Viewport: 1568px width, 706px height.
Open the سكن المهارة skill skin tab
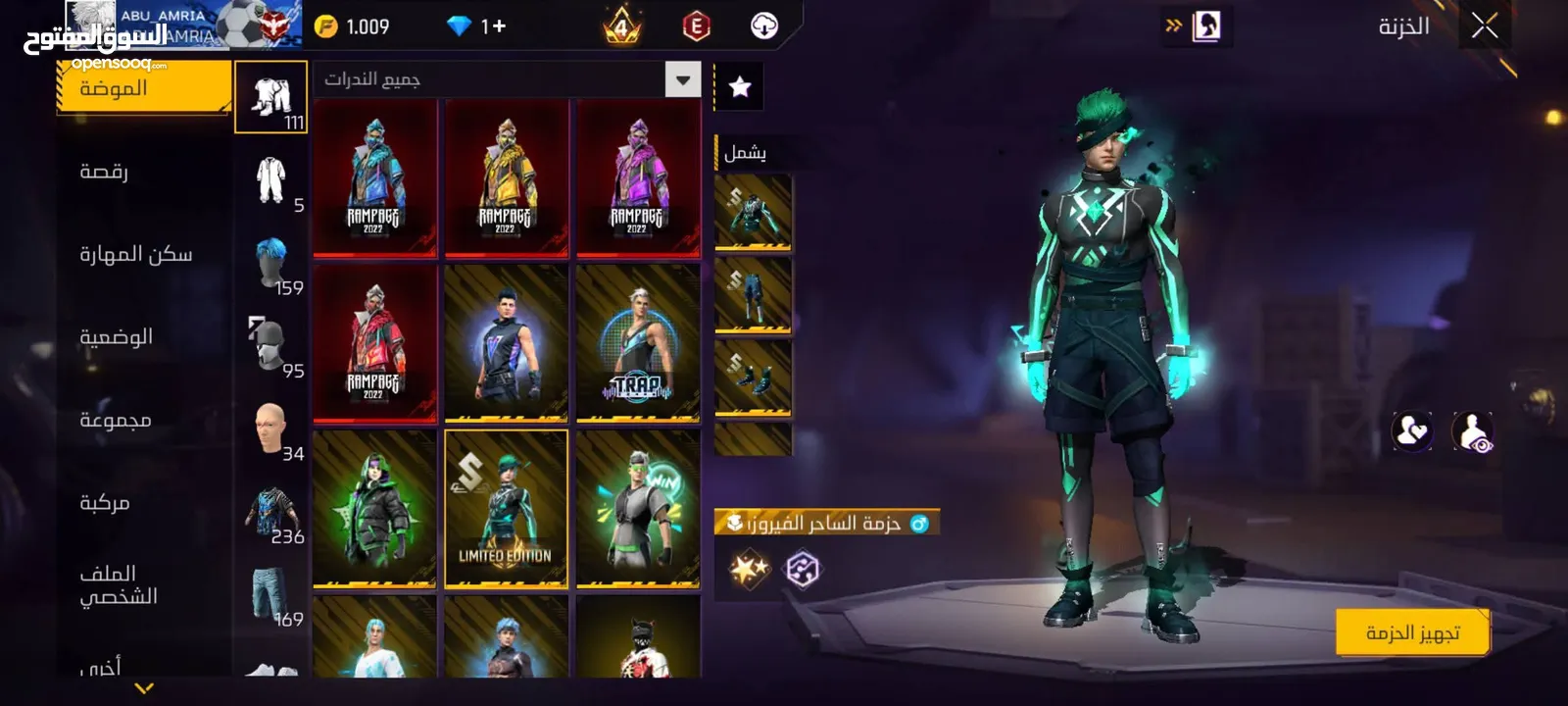[135, 254]
